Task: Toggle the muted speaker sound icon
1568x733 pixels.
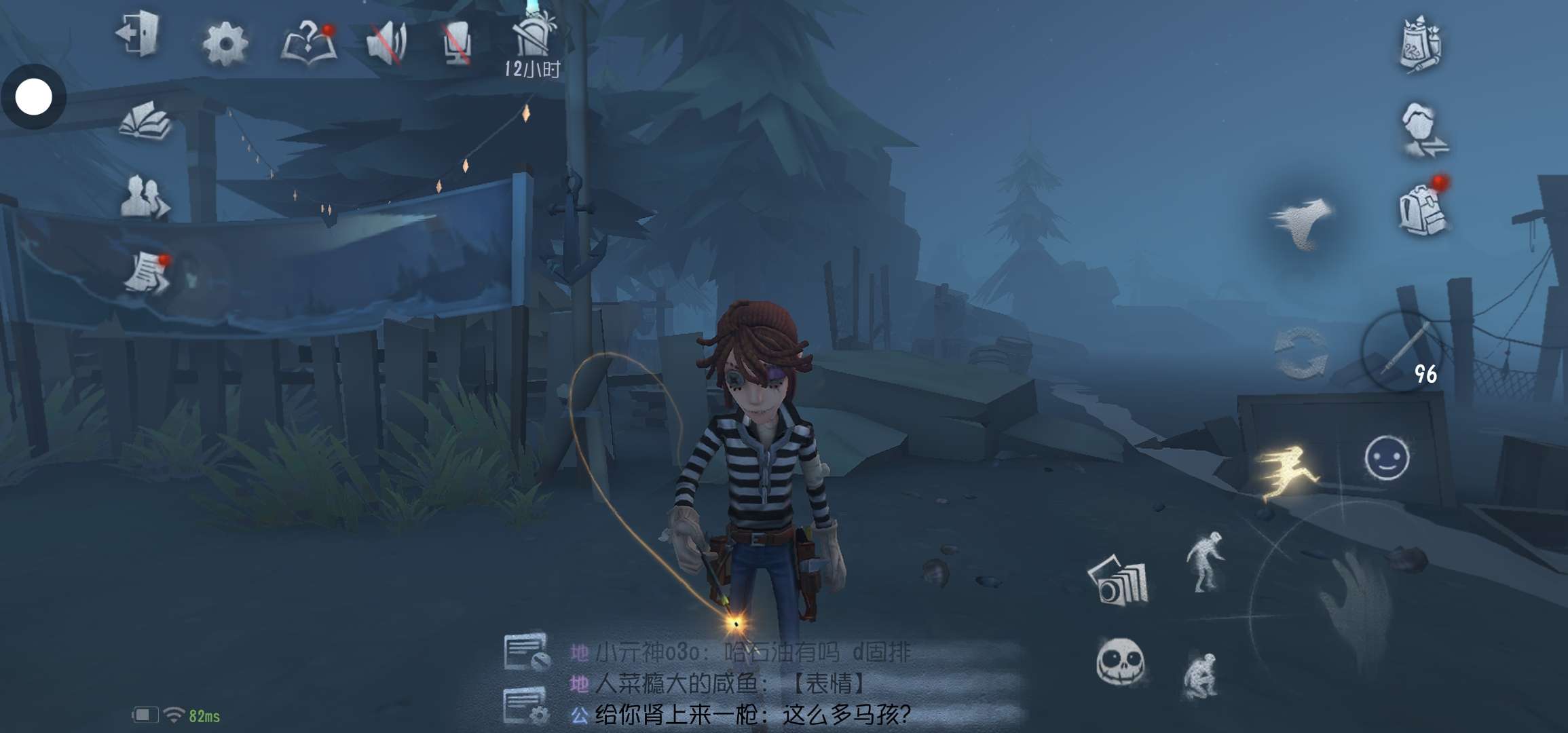Action: [386, 43]
